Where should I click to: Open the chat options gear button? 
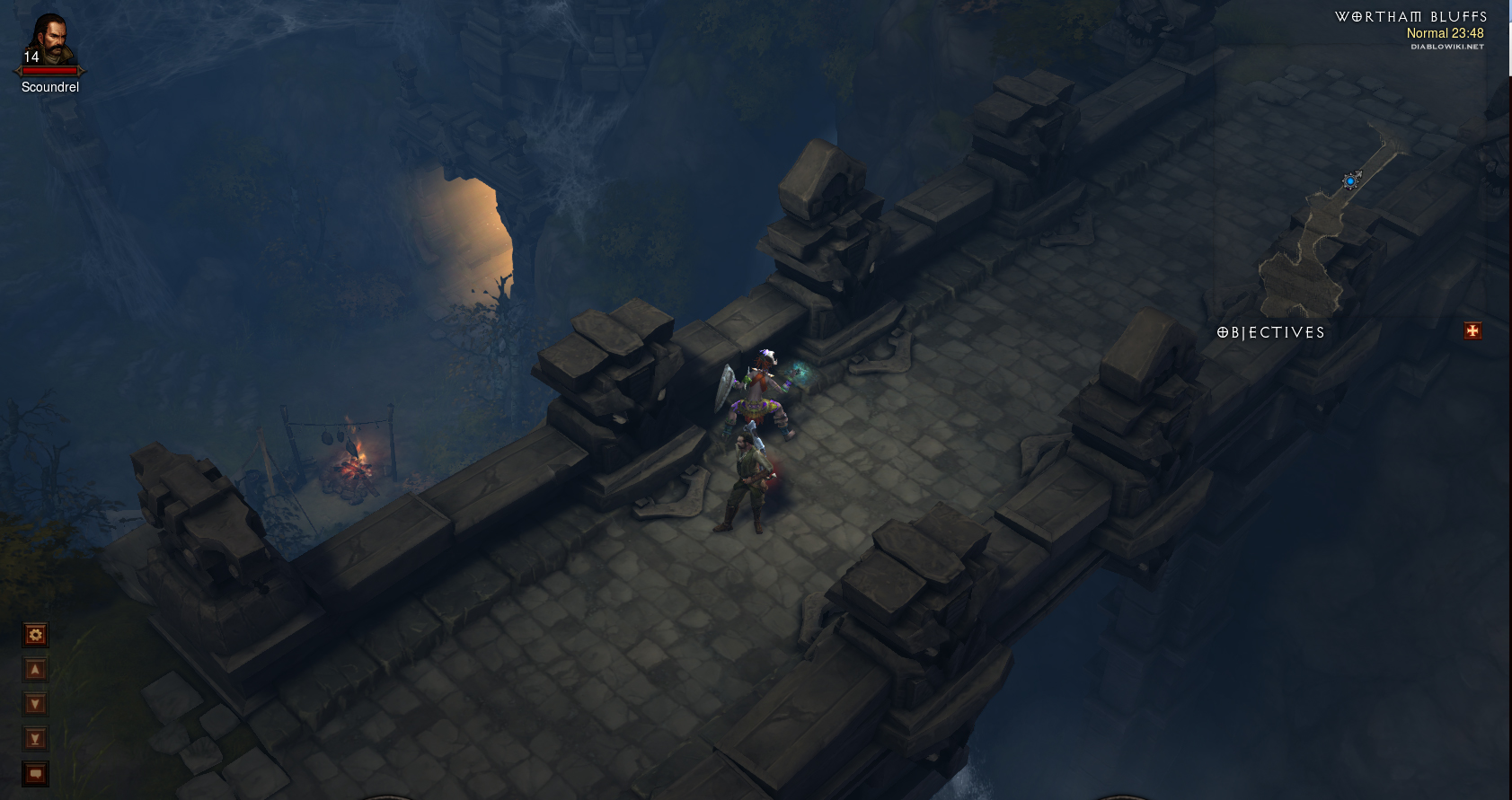35,635
